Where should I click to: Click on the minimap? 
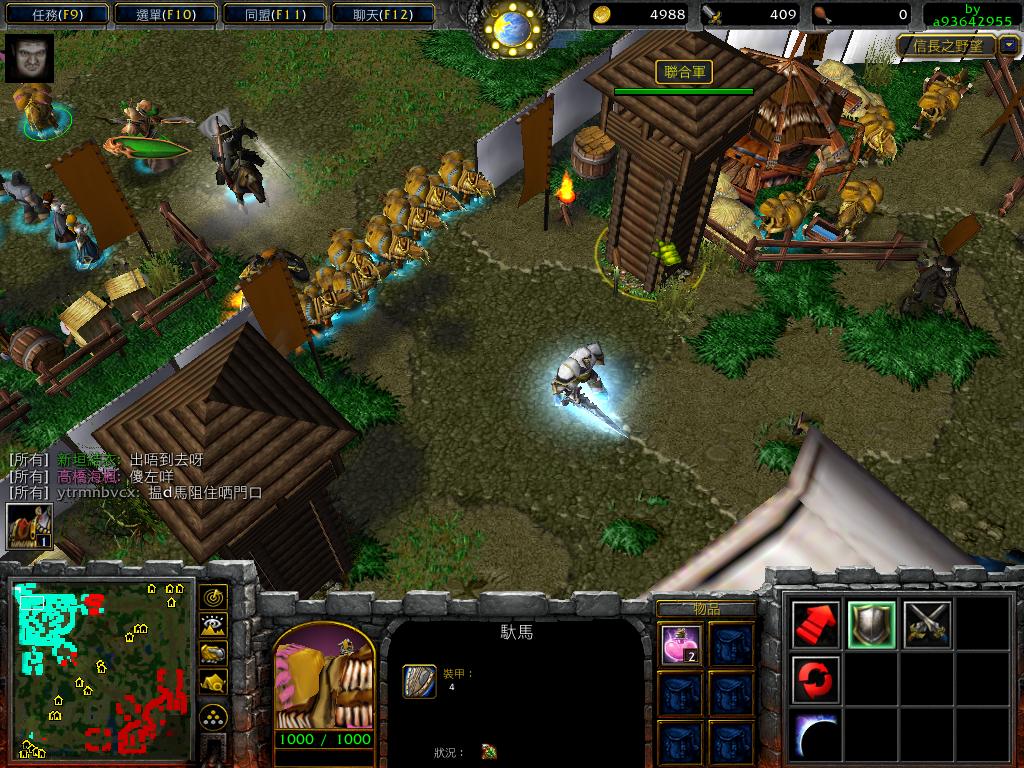click(x=101, y=667)
